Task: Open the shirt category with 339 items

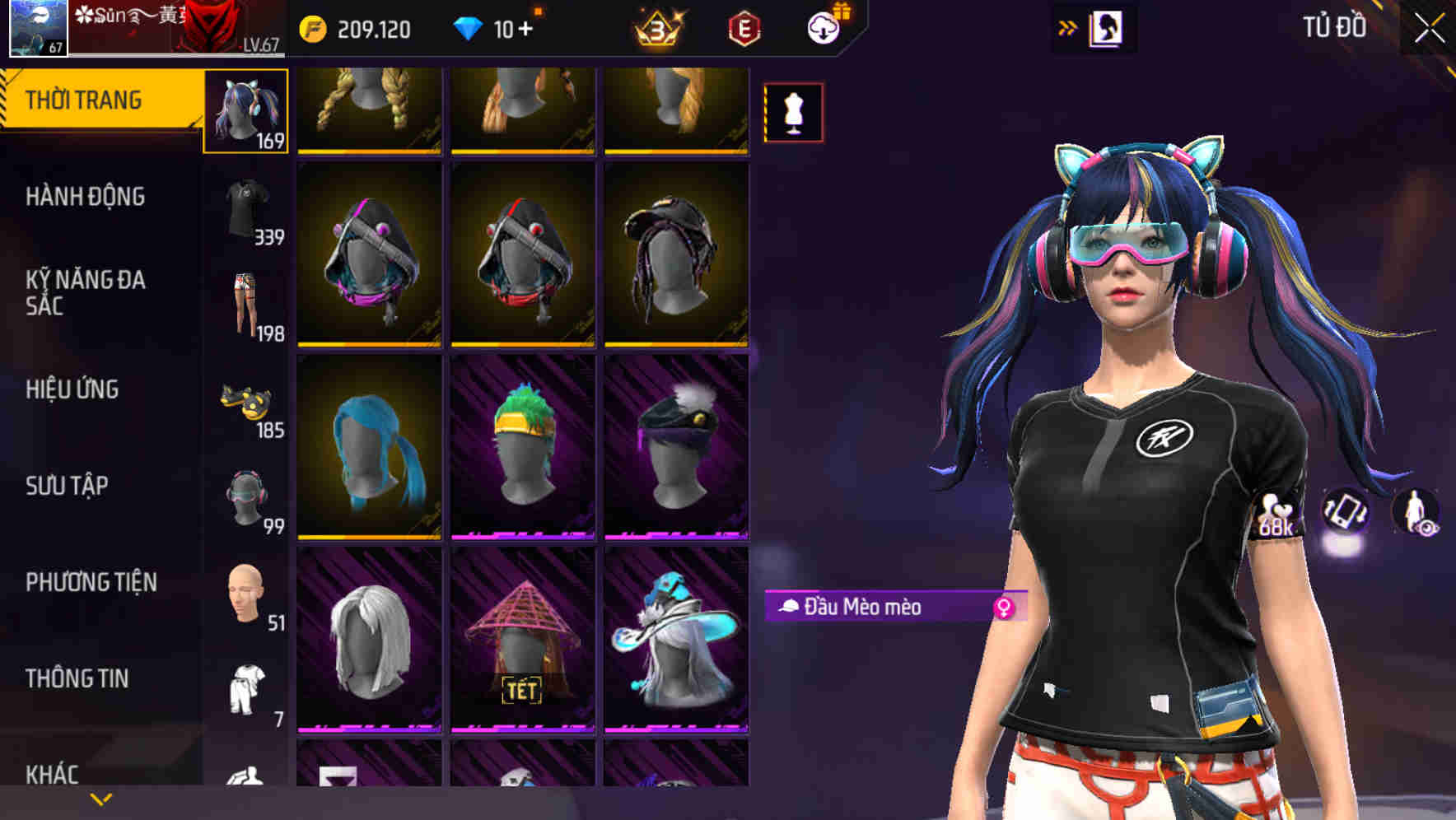Action: [245, 207]
